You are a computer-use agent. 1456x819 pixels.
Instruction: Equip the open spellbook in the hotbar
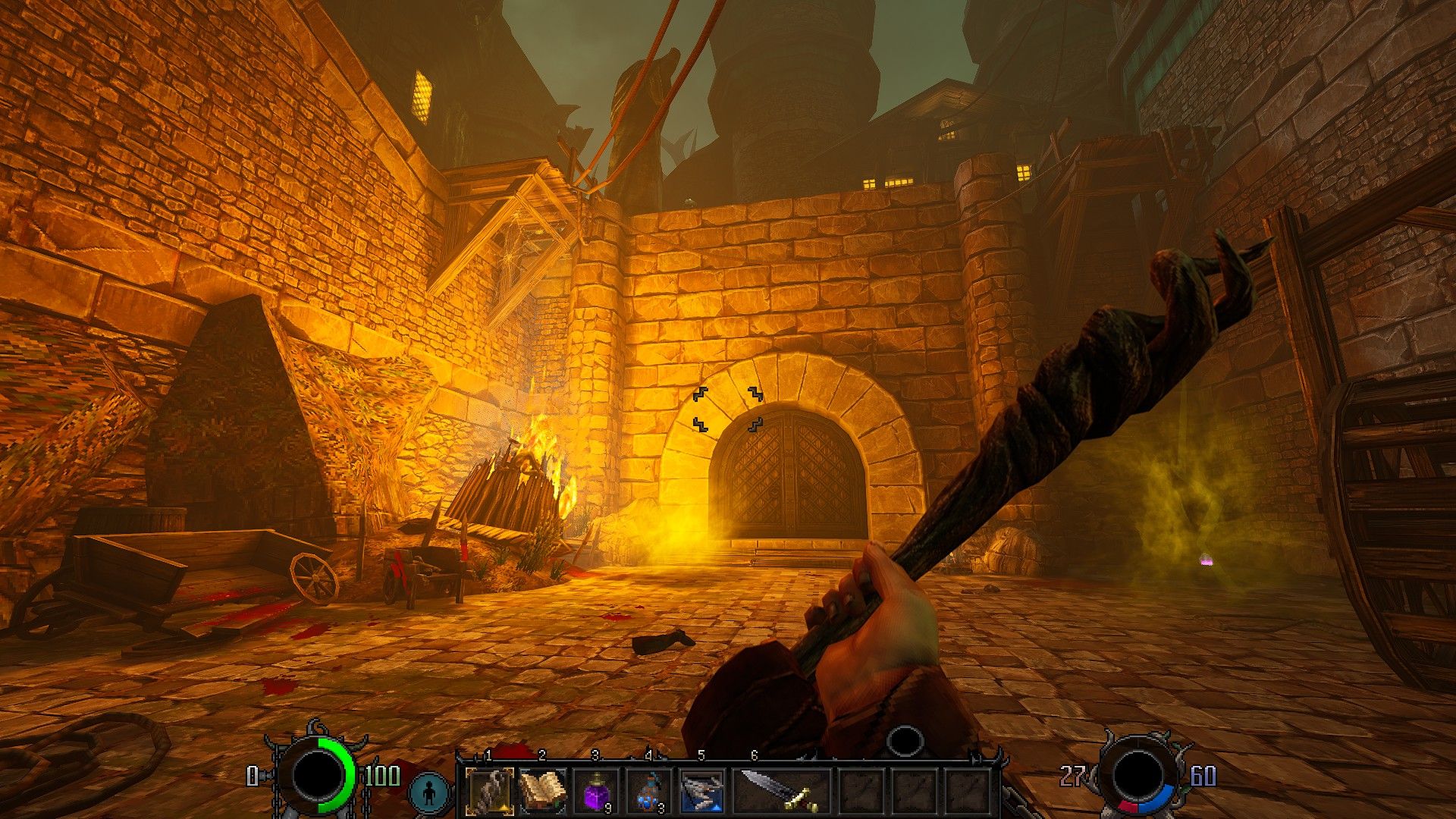pyautogui.click(x=542, y=791)
